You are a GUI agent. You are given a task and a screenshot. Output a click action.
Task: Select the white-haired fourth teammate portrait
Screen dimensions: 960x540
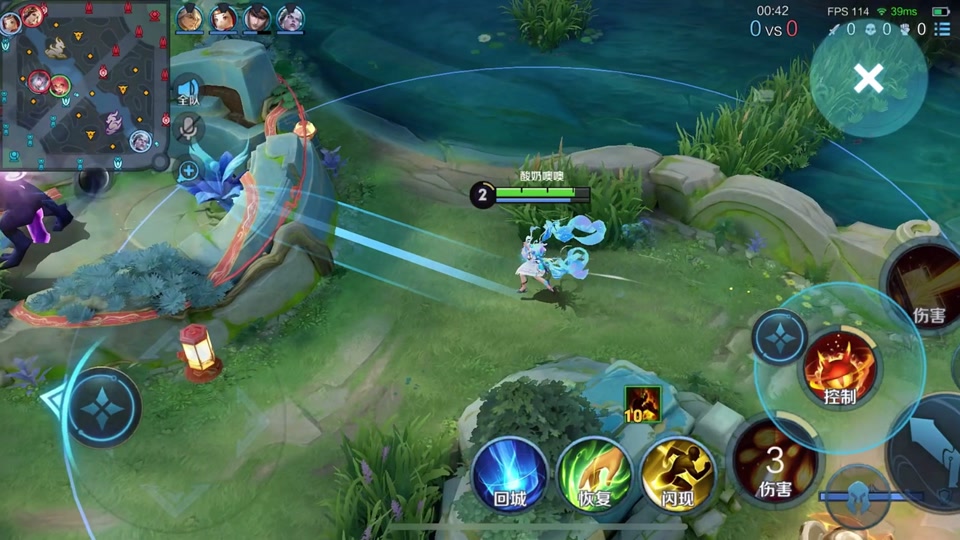pos(290,18)
